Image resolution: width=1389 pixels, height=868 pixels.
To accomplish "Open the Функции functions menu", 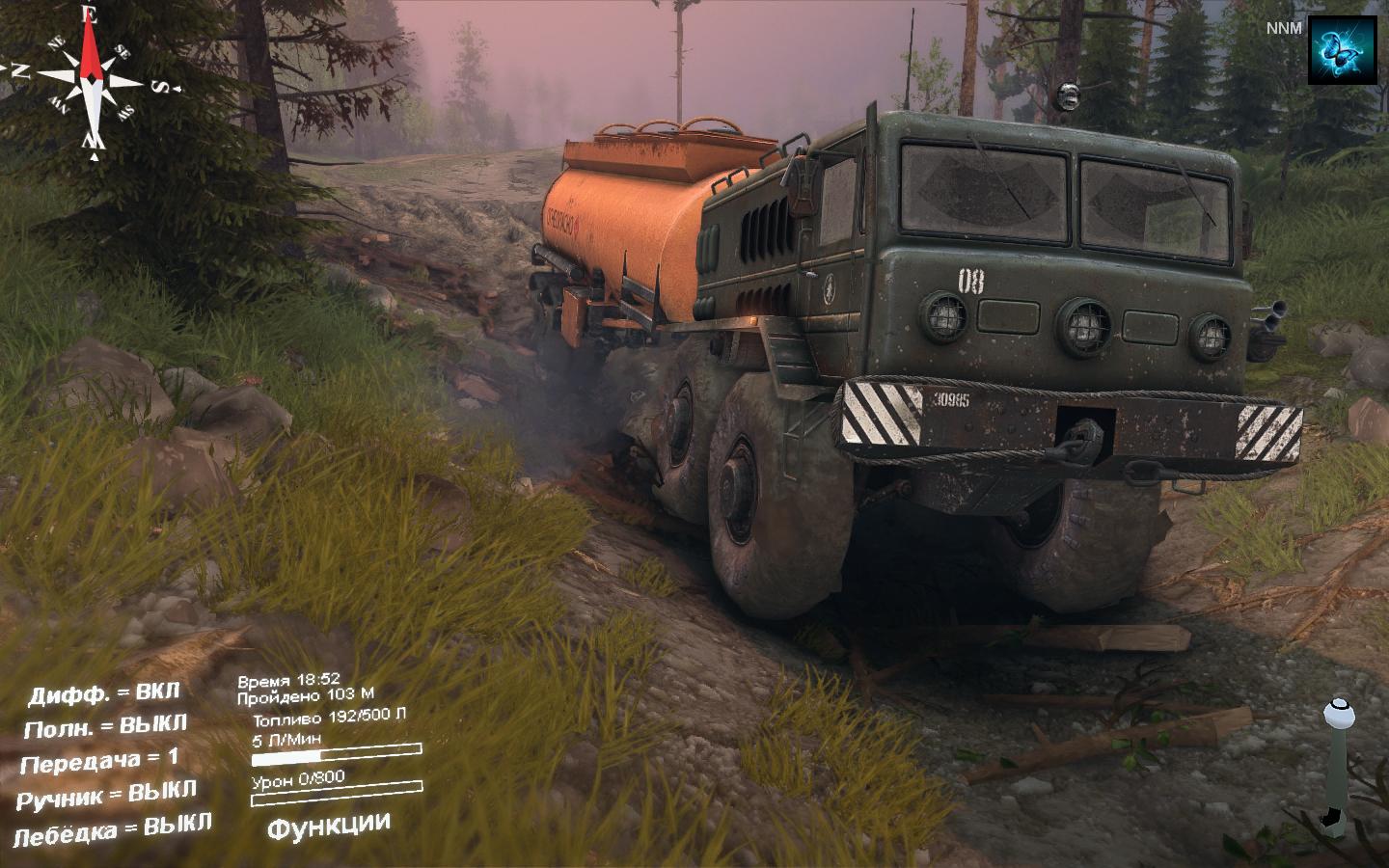I will 329,826.
